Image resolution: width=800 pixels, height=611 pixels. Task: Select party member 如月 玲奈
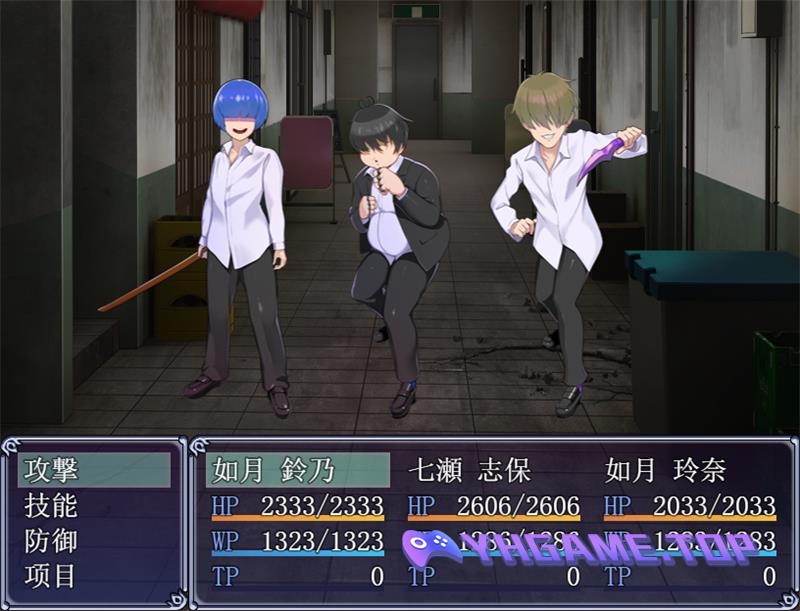pyautogui.click(x=666, y=470)
